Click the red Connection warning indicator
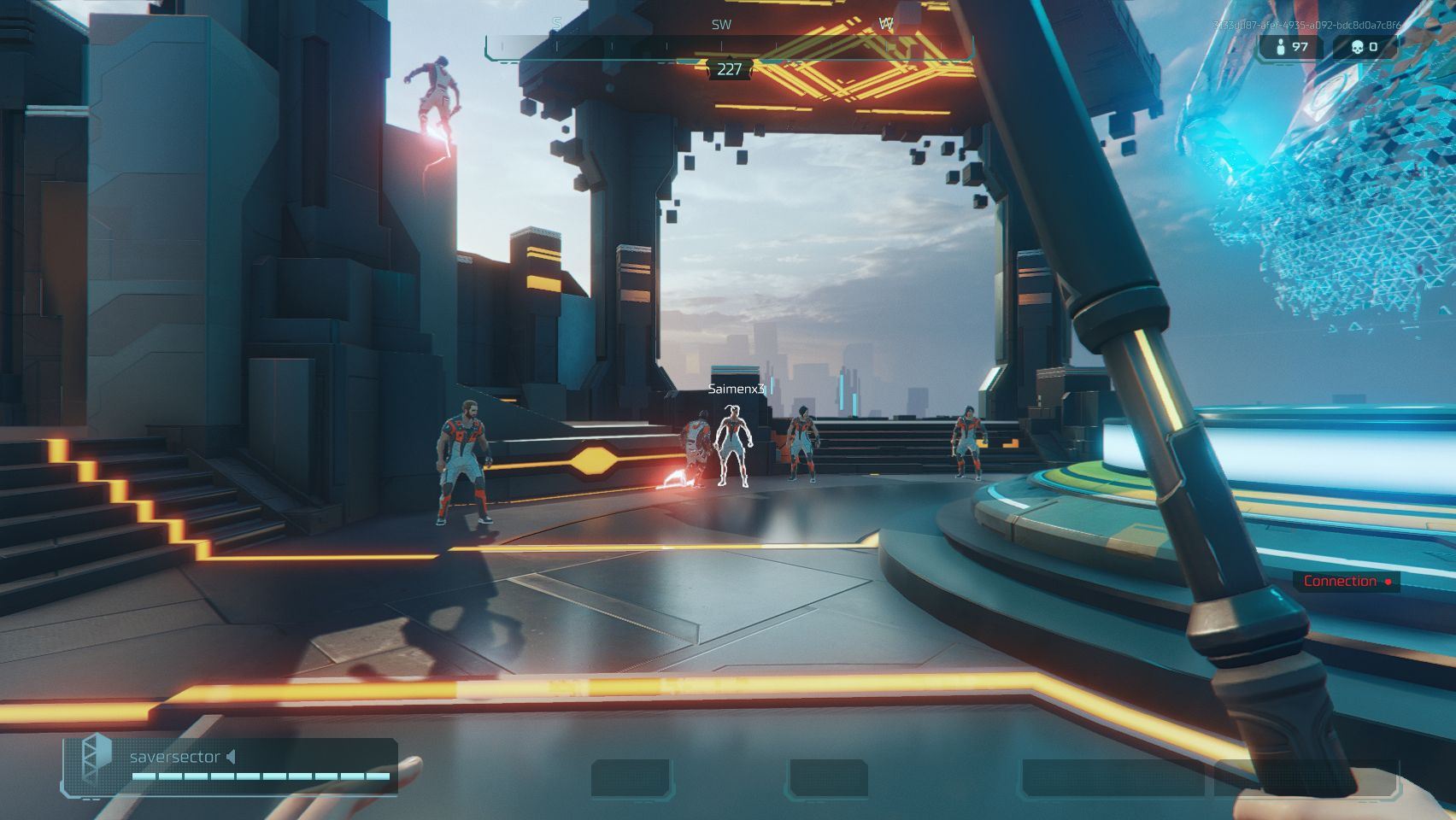 [x=1346, y=582]
